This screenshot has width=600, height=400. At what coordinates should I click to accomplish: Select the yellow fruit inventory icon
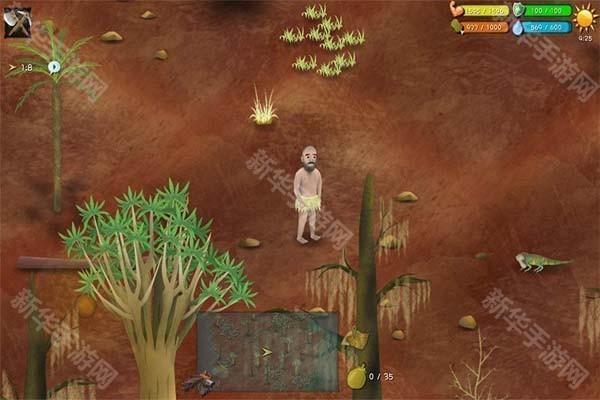tap(355, 376)
